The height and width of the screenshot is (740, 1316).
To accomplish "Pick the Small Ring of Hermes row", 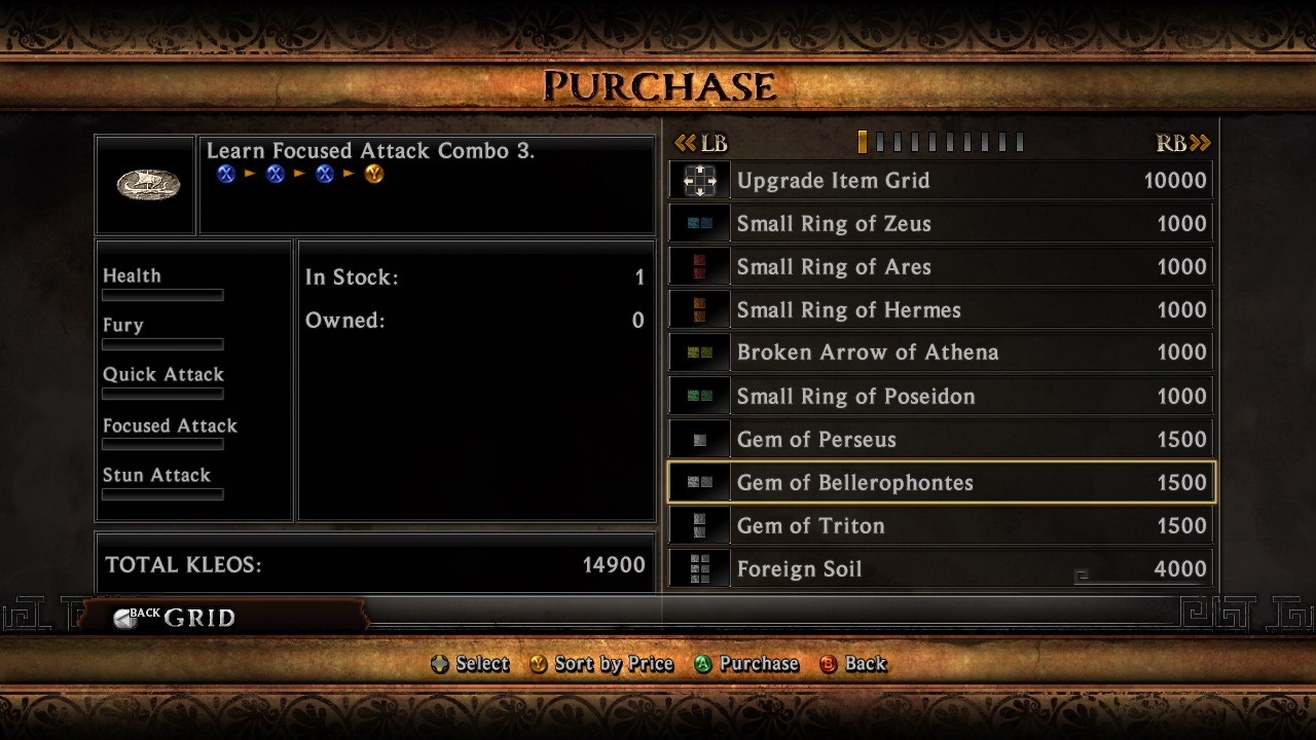I will pos(940,310).
